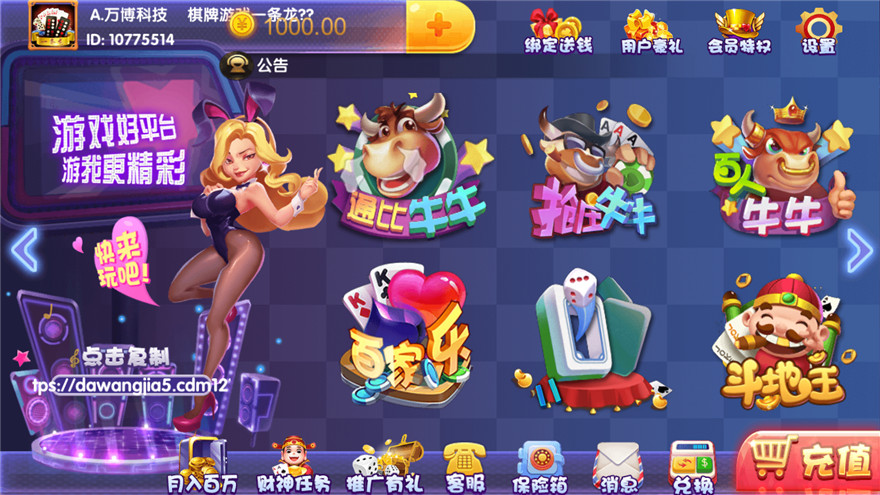
Task: Open 财神任务 tasks
Action: tap(293, 467)
